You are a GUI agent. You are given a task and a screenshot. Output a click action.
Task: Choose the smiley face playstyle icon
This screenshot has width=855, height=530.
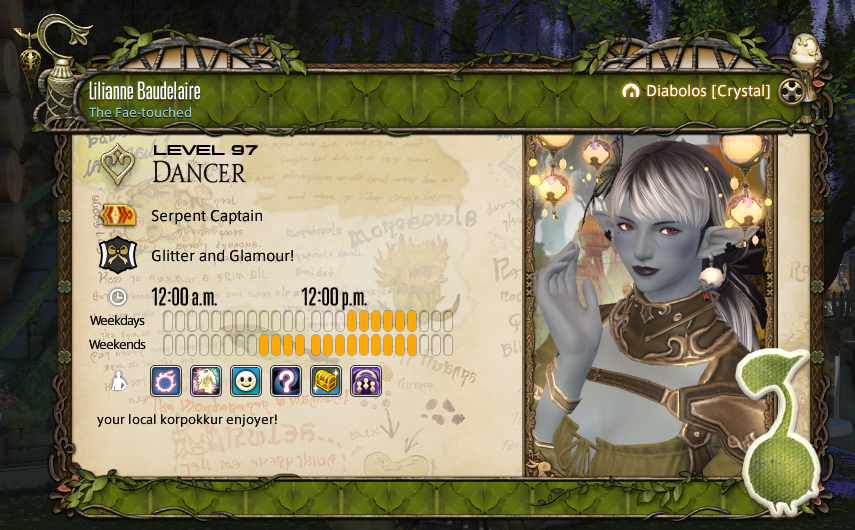coord(246,380)
